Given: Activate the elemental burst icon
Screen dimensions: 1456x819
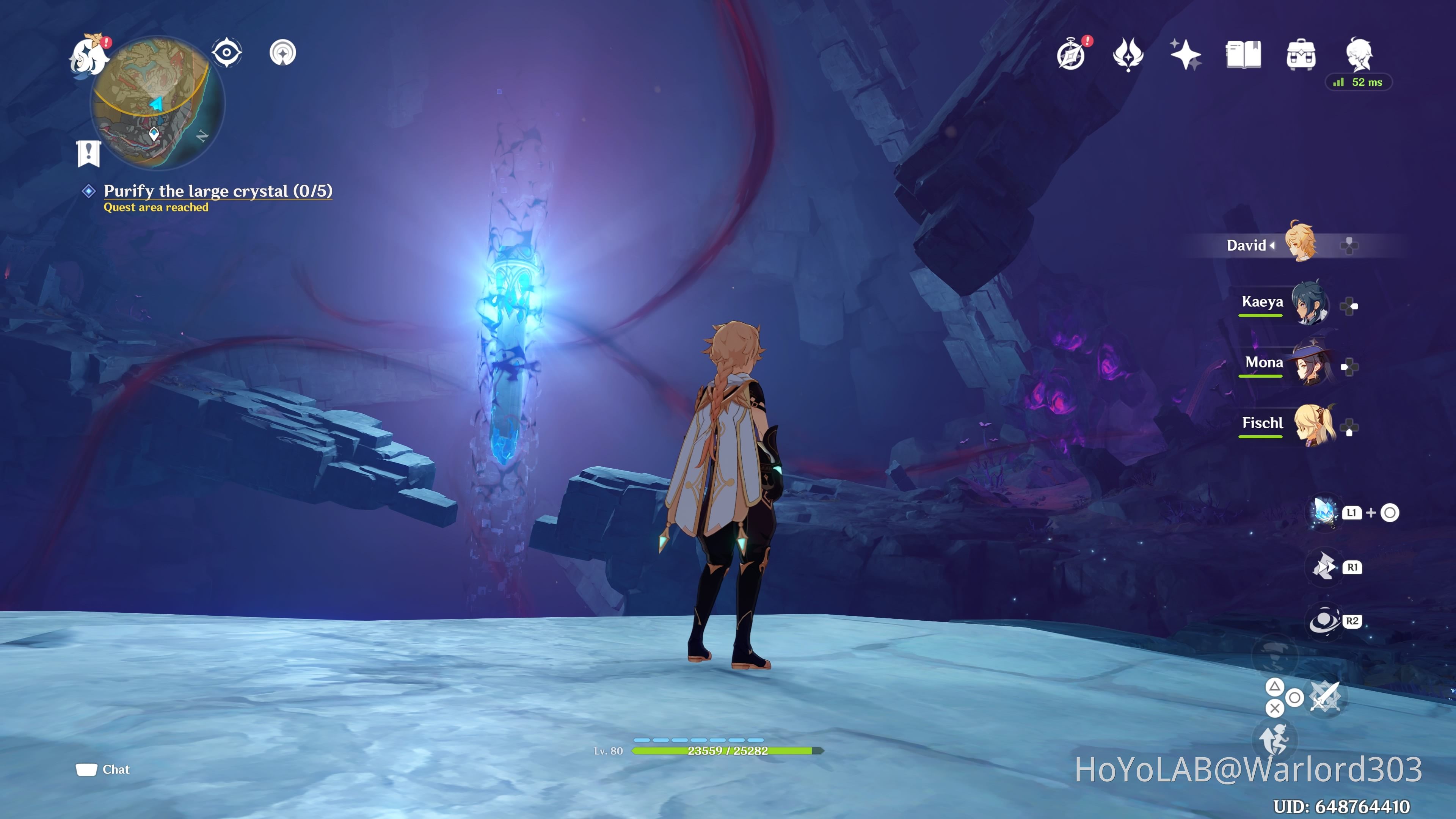Looking at the screenshot, I should point(1324,621).
